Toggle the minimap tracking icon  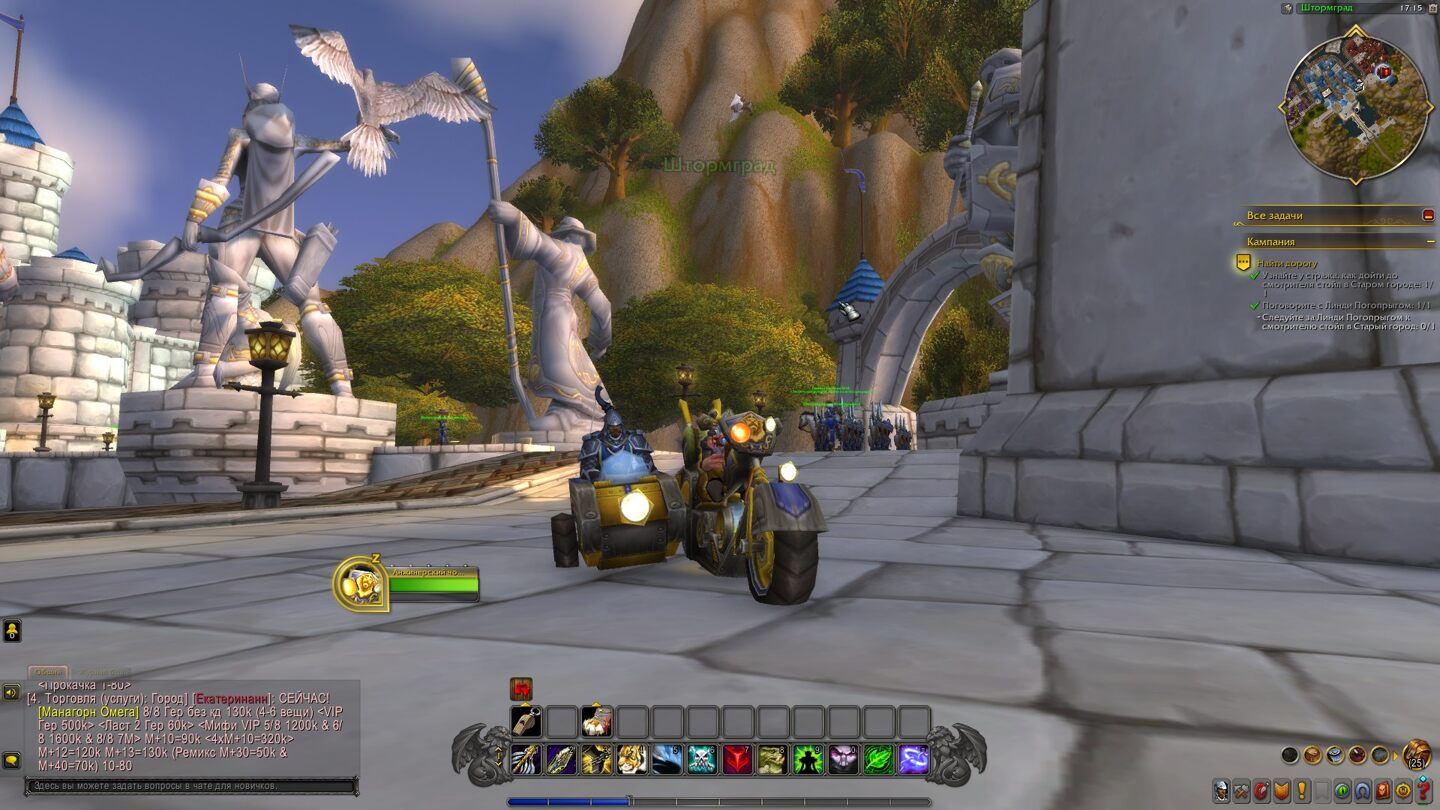click(1287, 8)
